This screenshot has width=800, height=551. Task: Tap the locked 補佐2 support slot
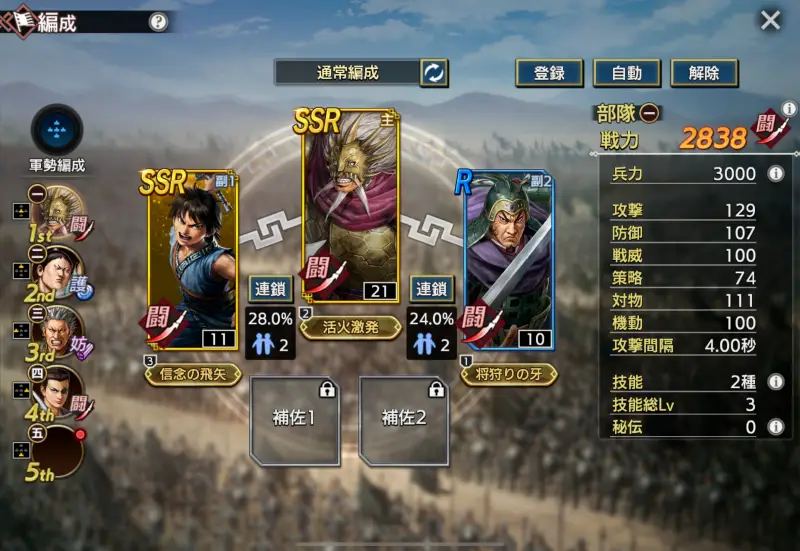(404, 420)
